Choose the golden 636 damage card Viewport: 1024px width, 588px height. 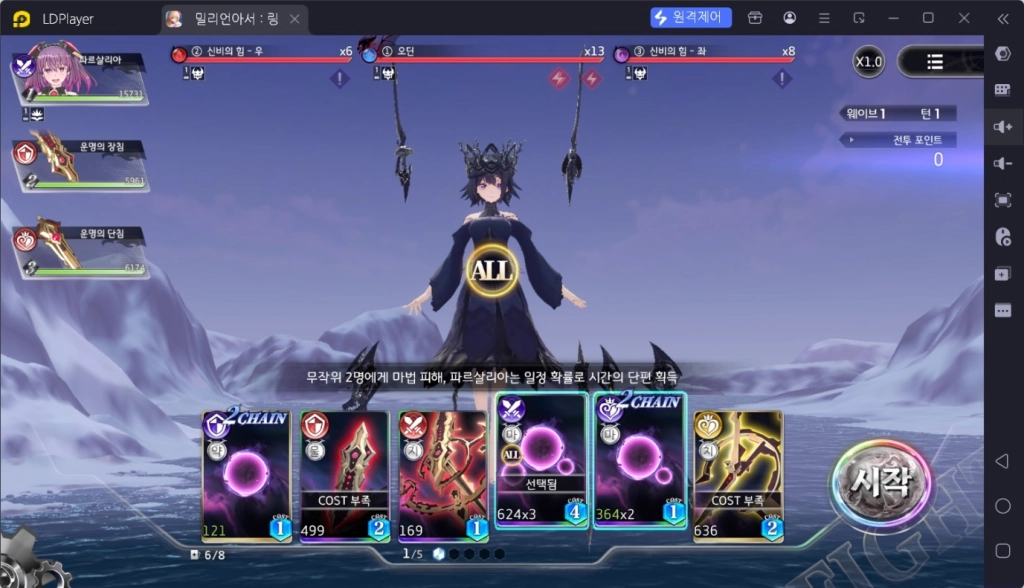click(738, 476)
